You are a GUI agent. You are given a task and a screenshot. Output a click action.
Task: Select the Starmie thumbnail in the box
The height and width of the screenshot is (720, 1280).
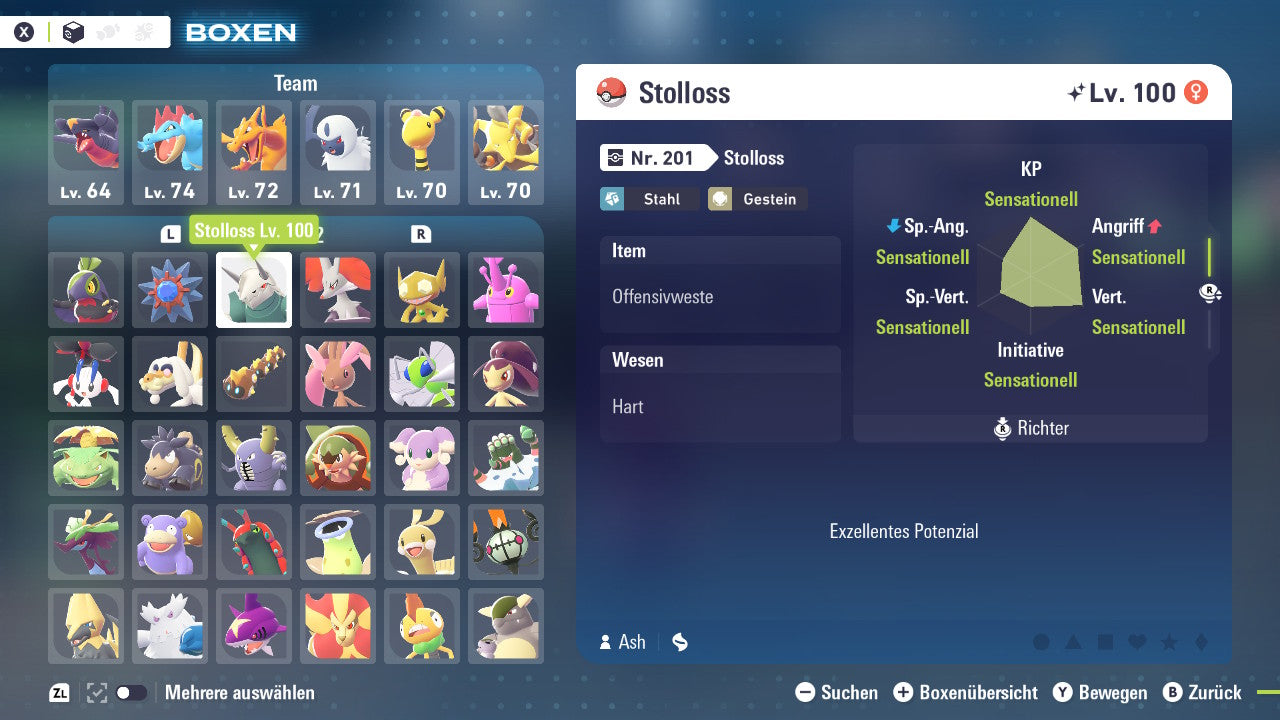pyautogui.click(x=169, y=291)
